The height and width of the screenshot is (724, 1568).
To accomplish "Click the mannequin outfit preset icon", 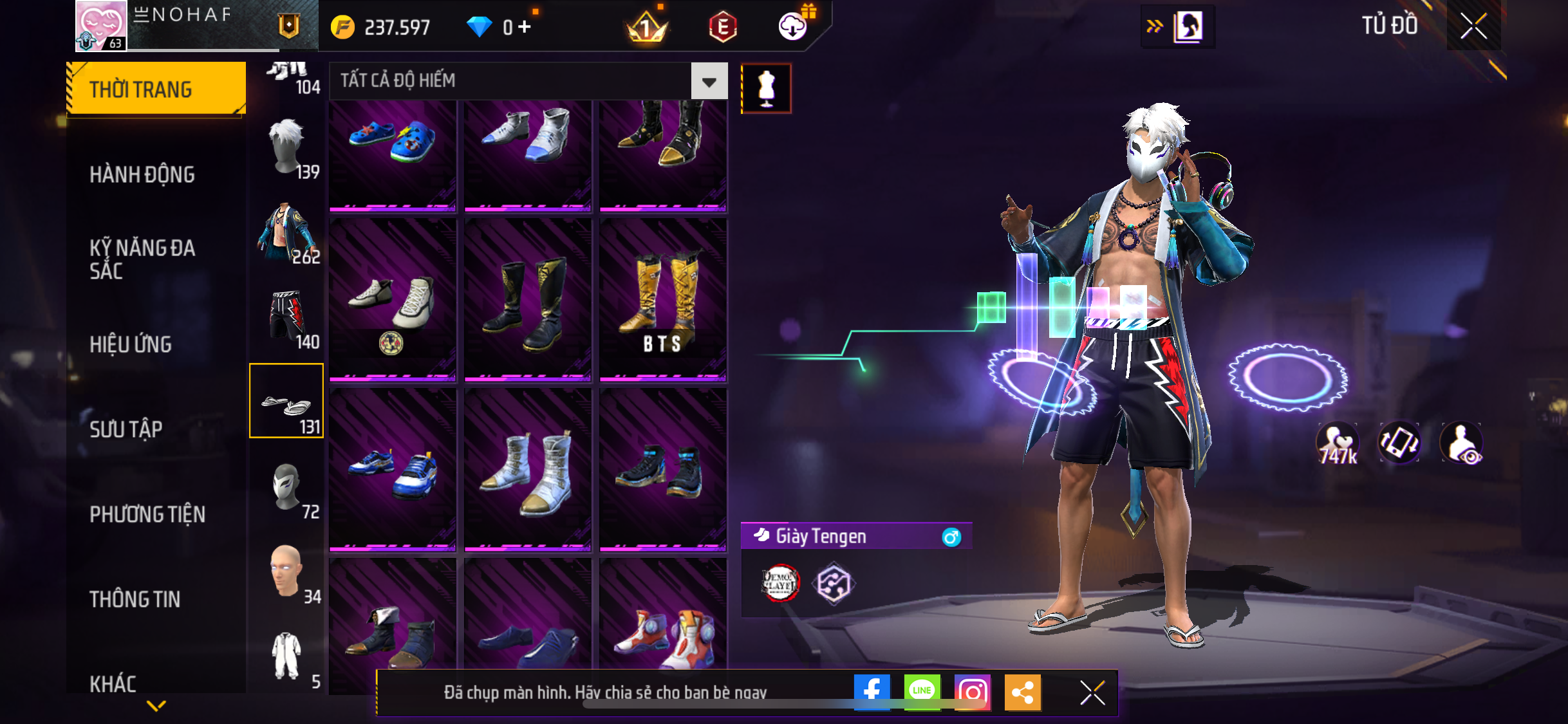I will coord(766,89).
